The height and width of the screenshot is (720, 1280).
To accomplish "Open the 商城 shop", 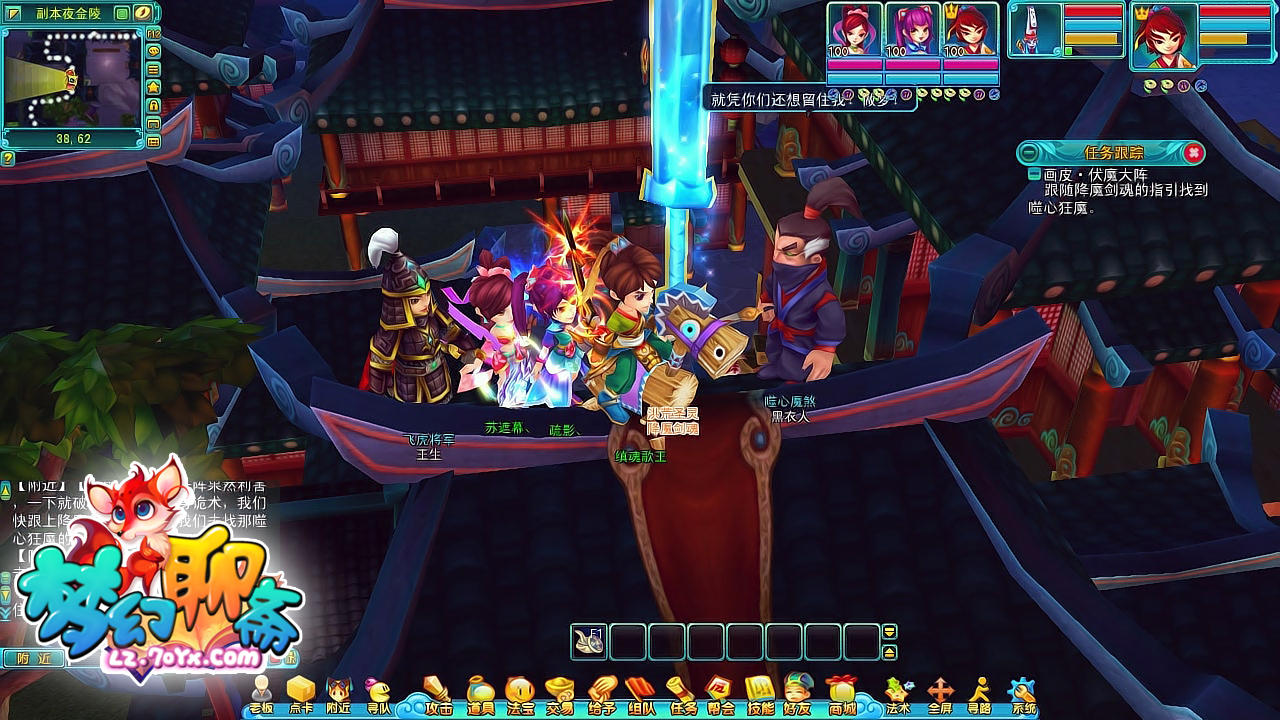I will pos(841,694).
